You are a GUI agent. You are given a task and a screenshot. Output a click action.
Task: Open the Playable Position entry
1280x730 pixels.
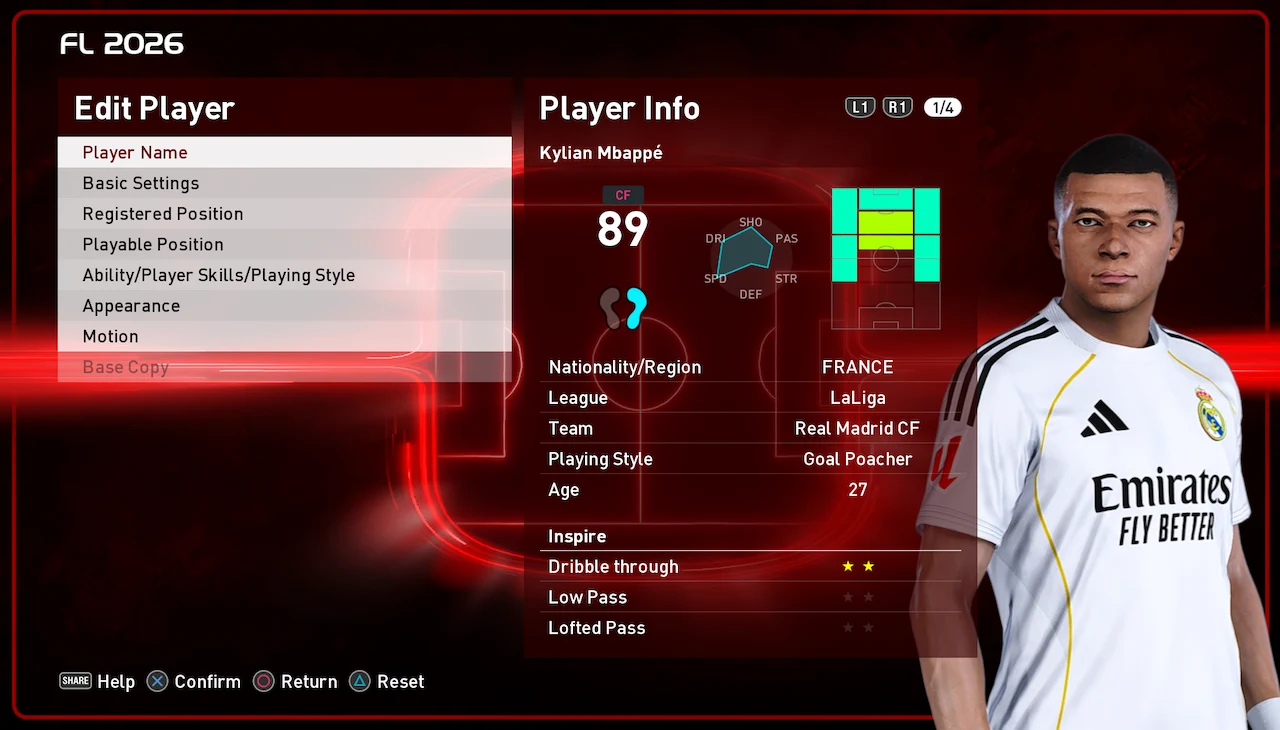(284, 244)
